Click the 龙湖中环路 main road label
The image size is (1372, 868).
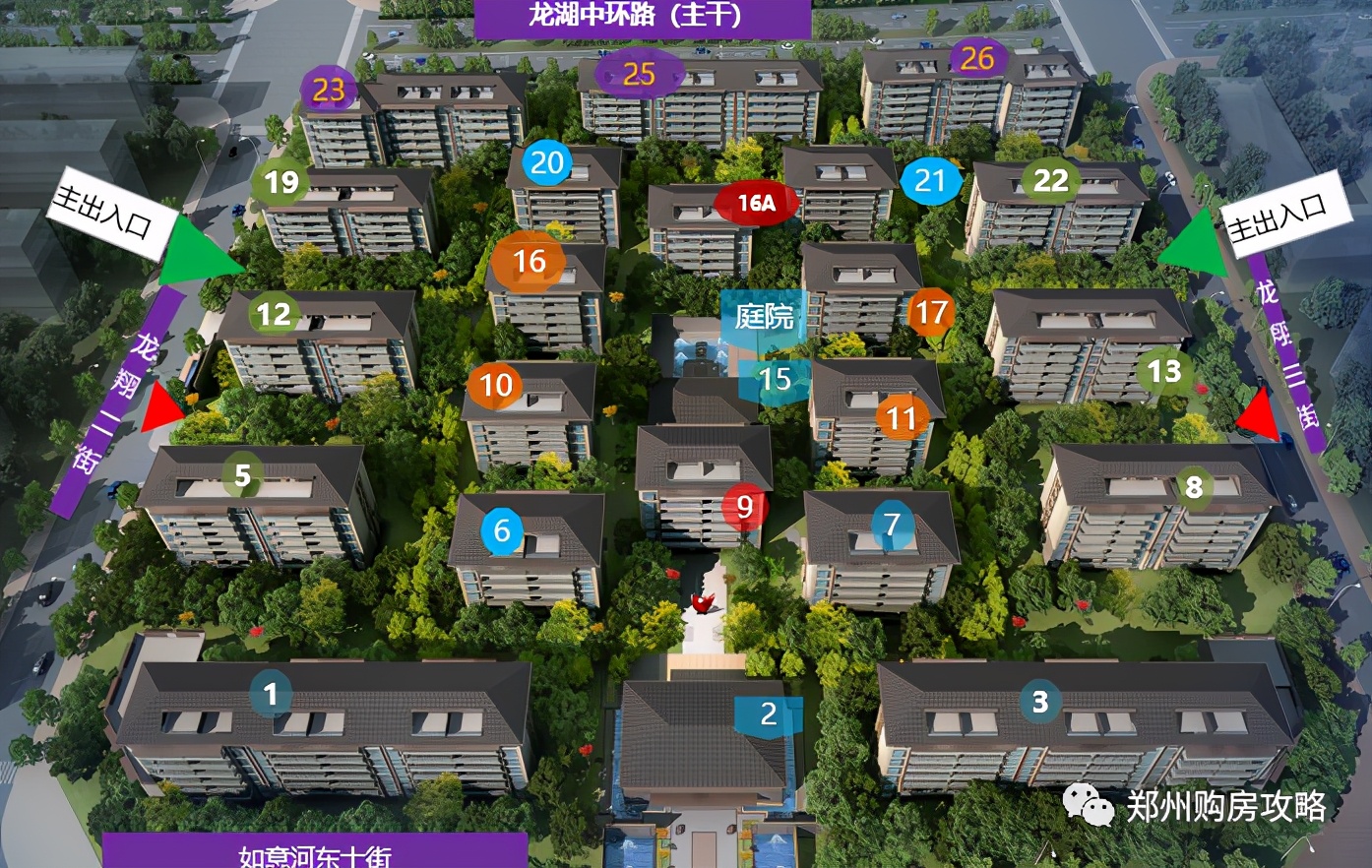[x=642, y=17]
